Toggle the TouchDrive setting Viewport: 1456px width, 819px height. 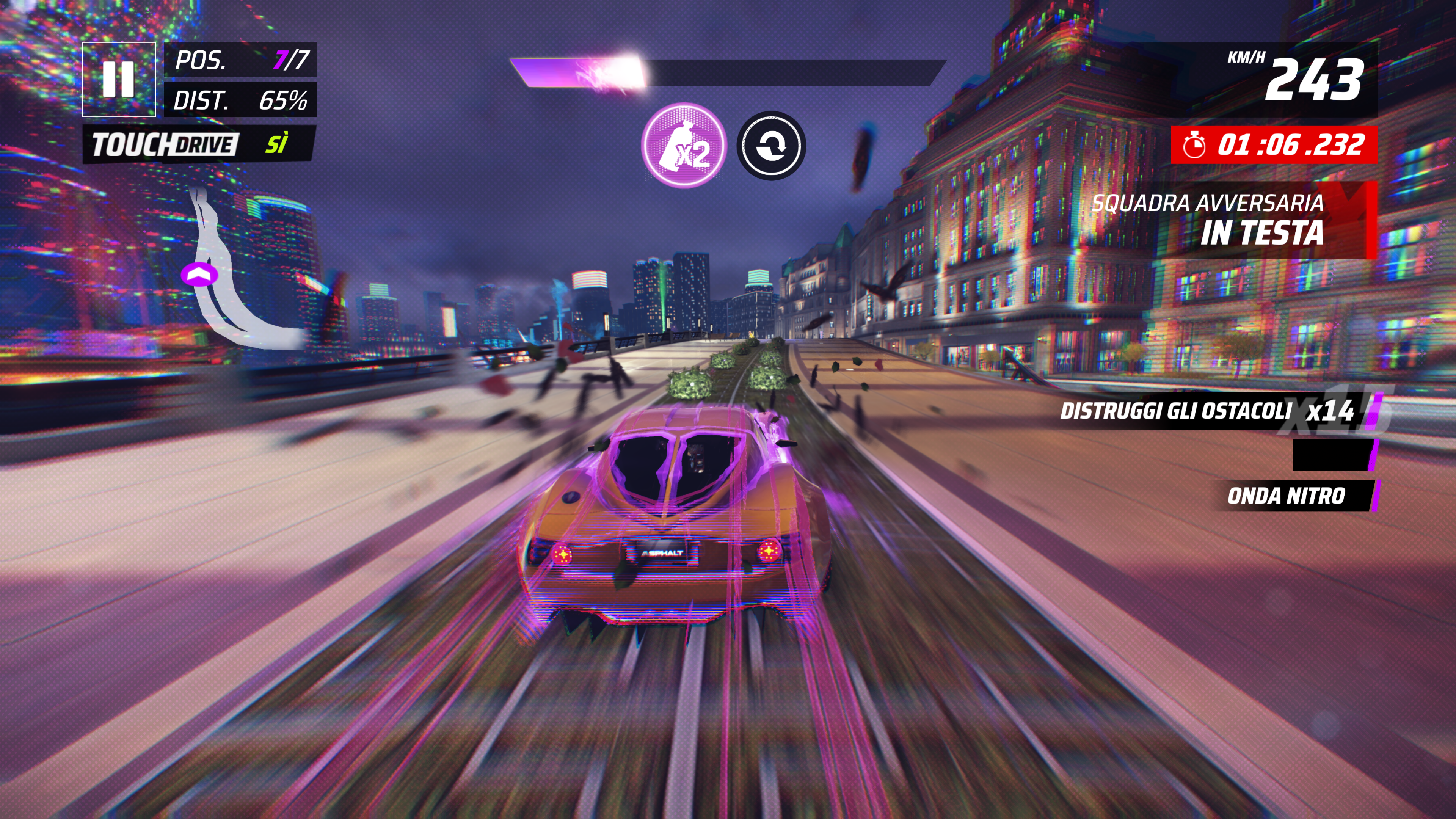(198, 145)
